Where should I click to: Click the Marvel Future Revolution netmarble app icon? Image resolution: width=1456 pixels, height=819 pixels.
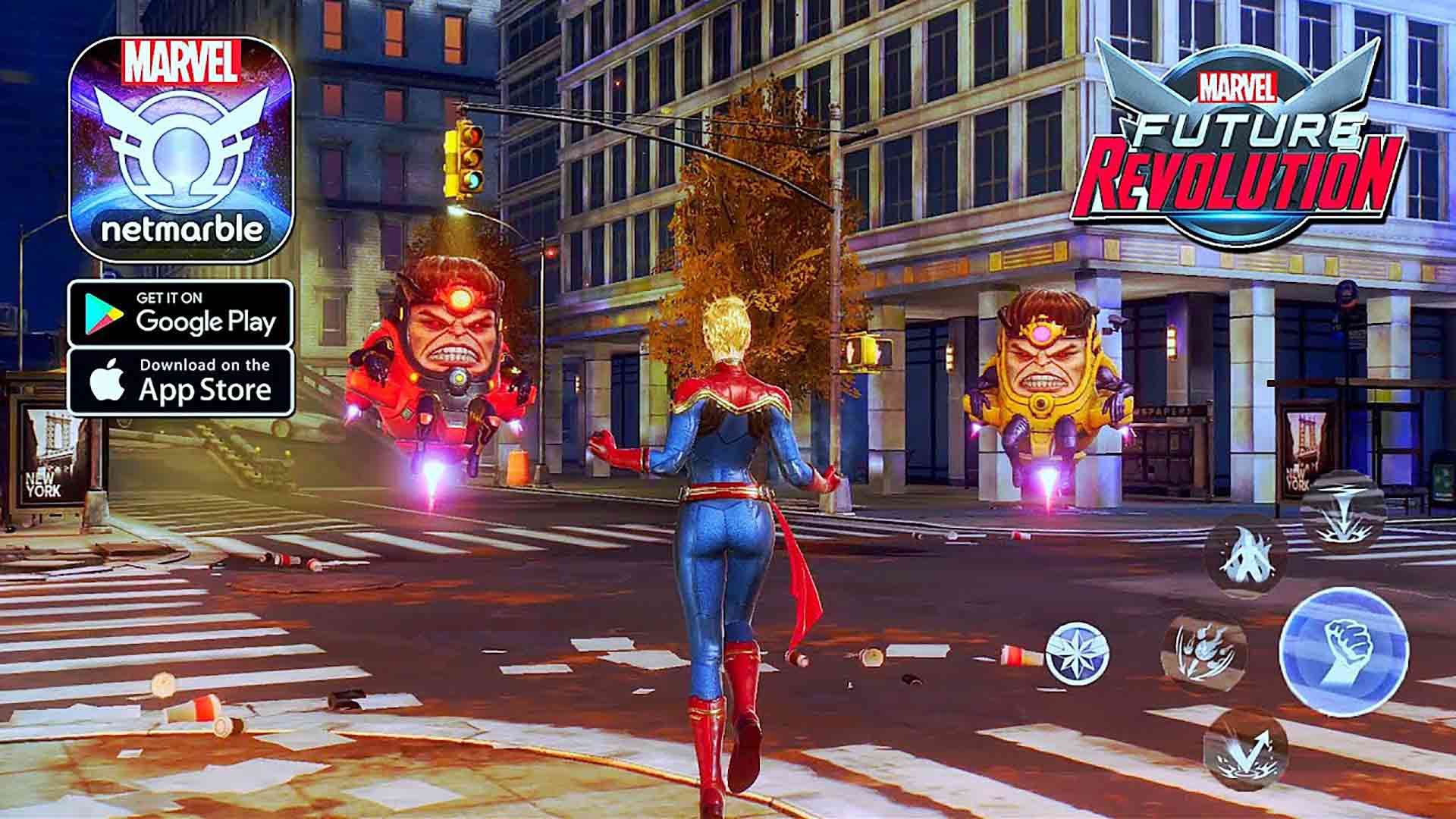182,148
